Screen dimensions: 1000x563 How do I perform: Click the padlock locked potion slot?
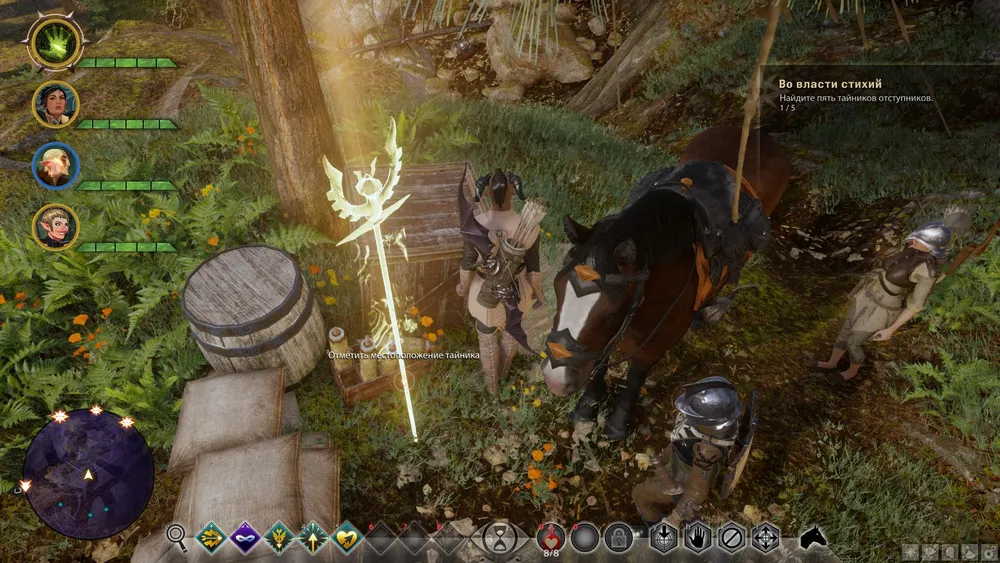(619, 538)
